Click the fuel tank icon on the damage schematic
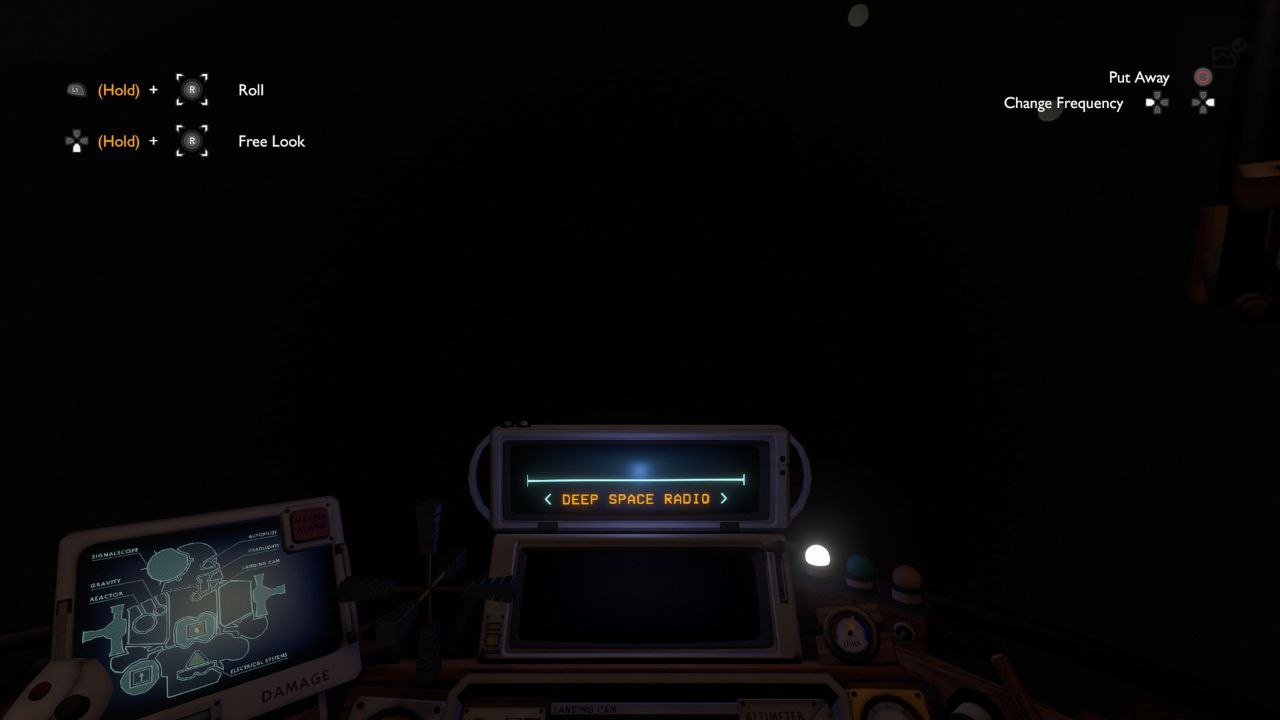 196,630
